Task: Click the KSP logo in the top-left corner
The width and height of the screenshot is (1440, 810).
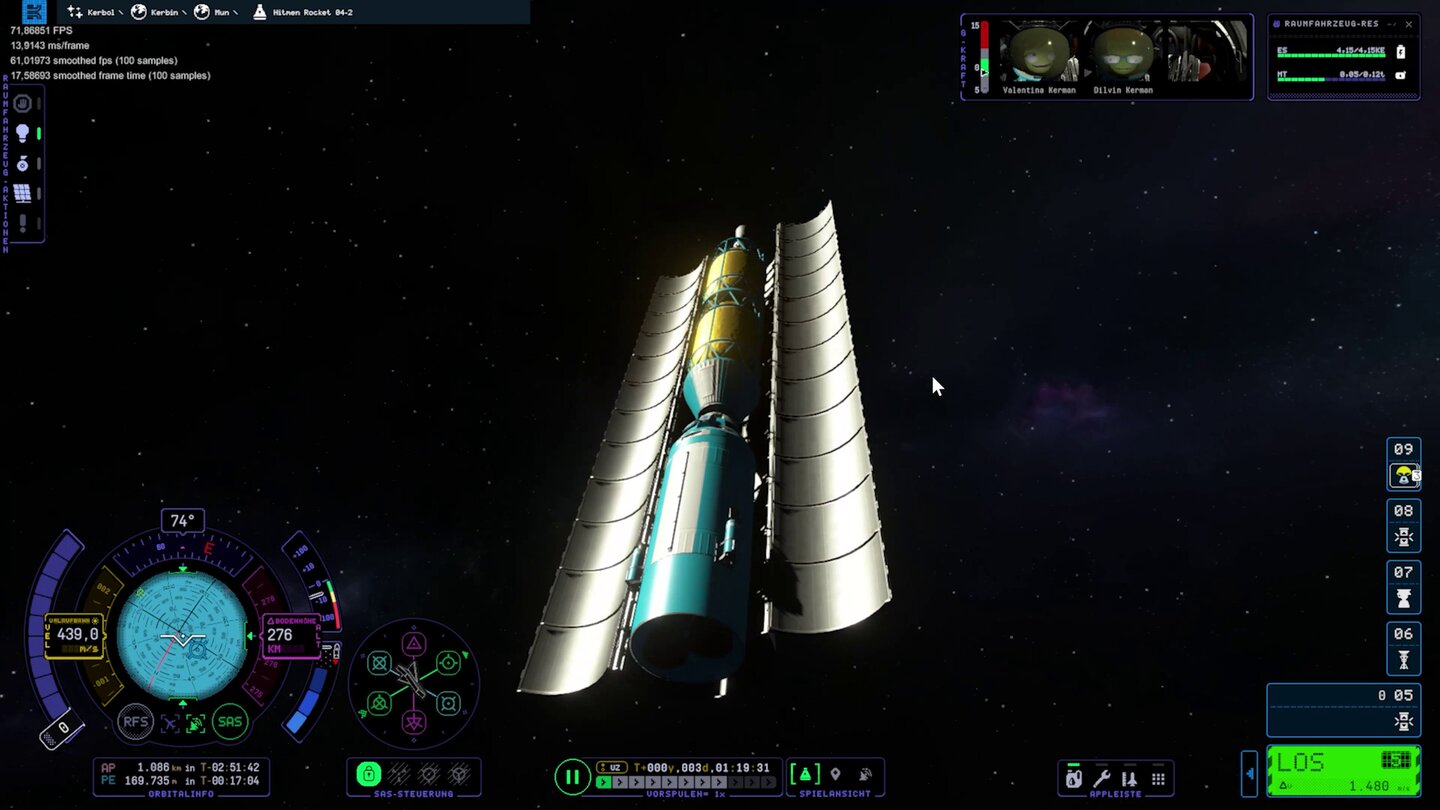Action: [x=34, y=12]
